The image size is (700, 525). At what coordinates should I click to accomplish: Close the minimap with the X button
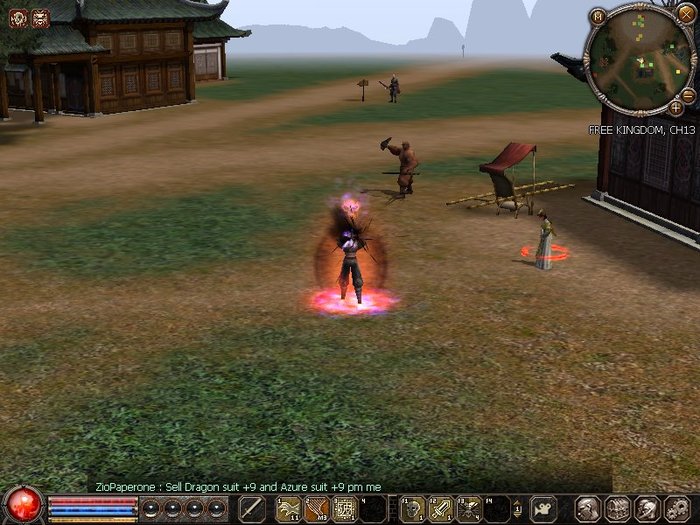click(x=685, y=16)
